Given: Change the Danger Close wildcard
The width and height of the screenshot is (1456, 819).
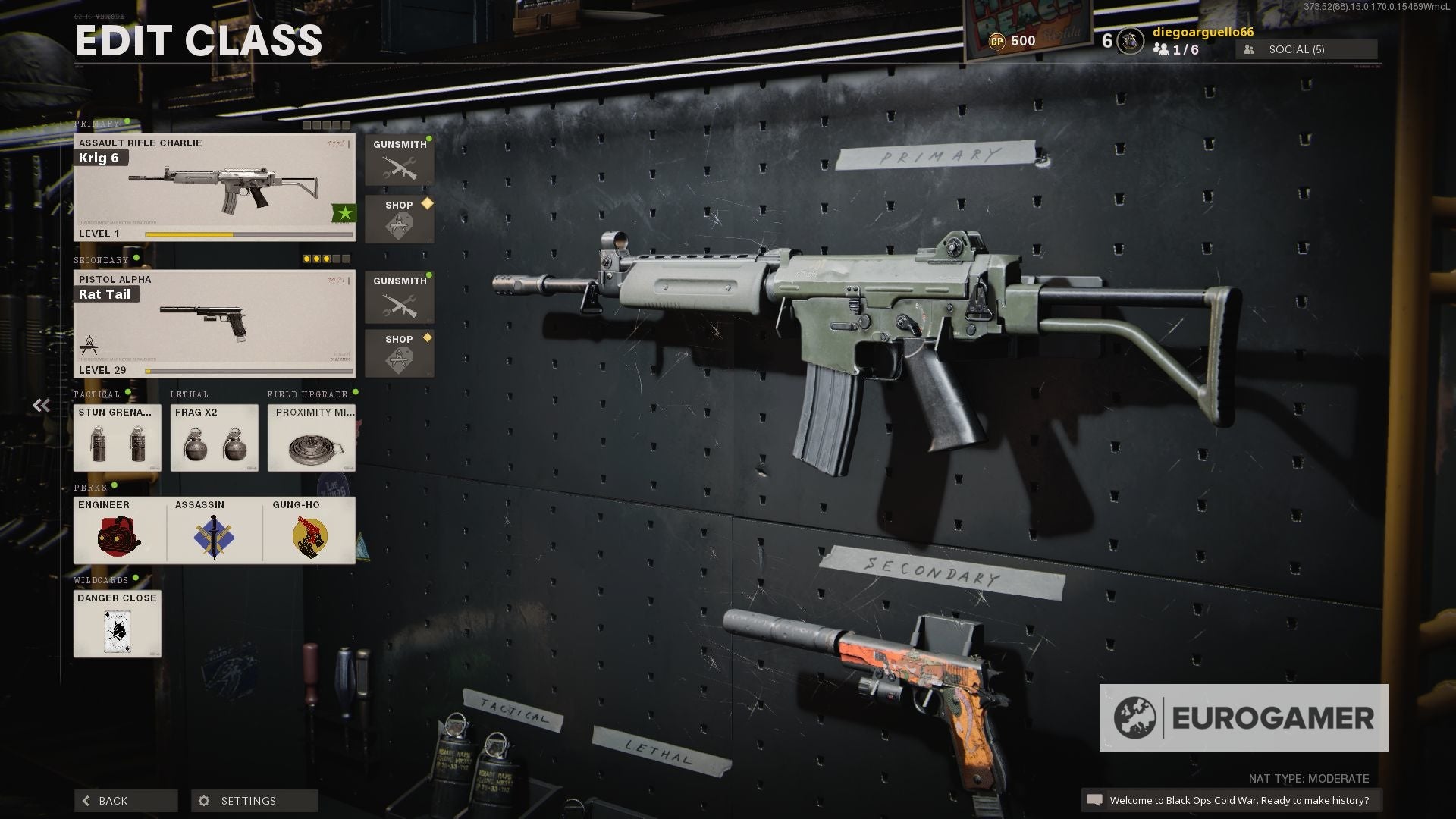Looking at the screenshot, I should point(117,623).
